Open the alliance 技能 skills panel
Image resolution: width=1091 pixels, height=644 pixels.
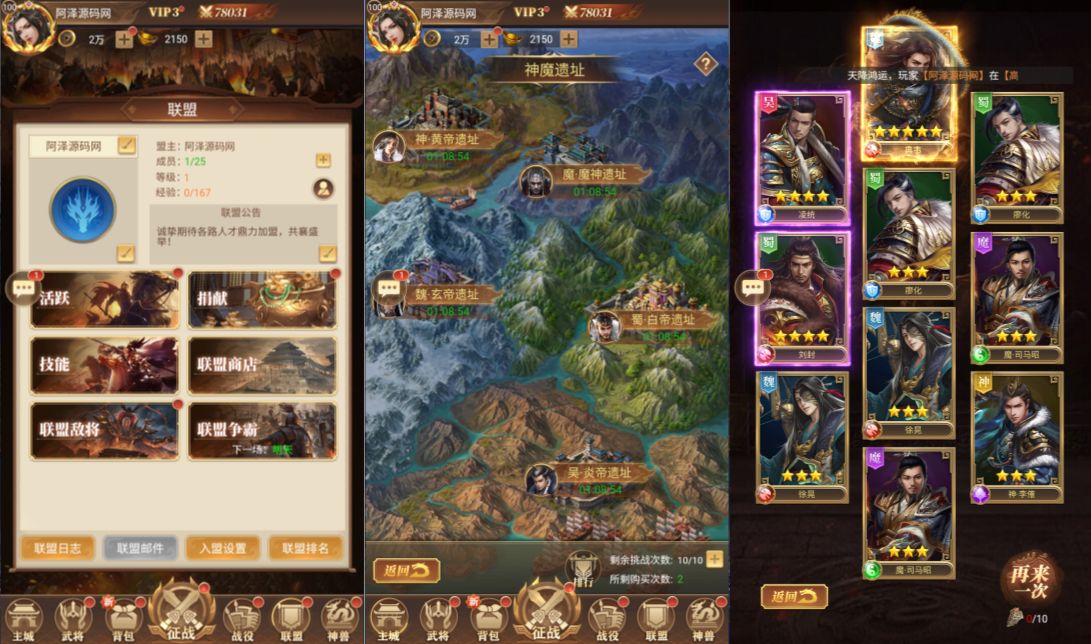pyautogui.click(x=104, y=365)
